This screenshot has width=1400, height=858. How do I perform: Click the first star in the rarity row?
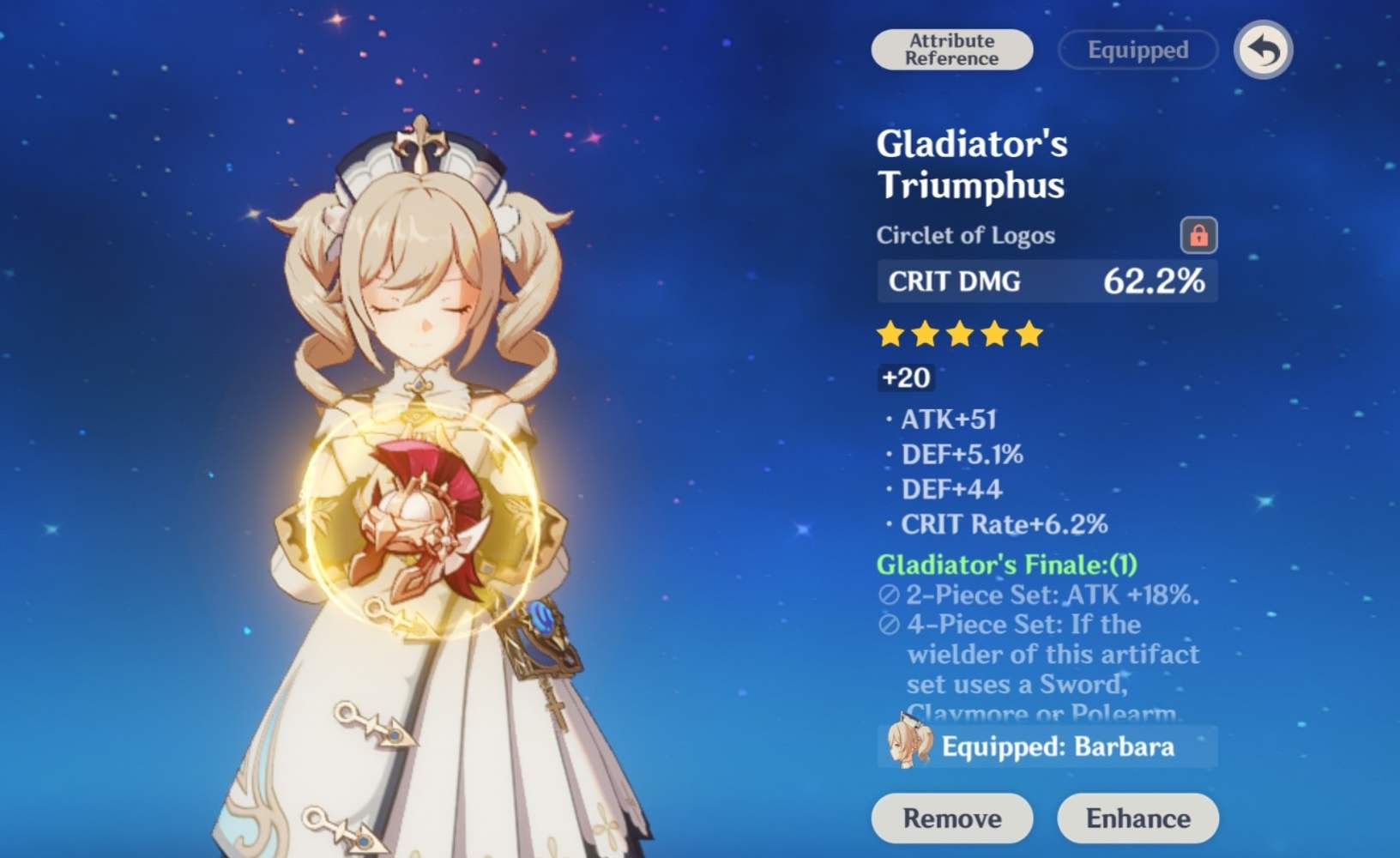(x=889, y=335)
